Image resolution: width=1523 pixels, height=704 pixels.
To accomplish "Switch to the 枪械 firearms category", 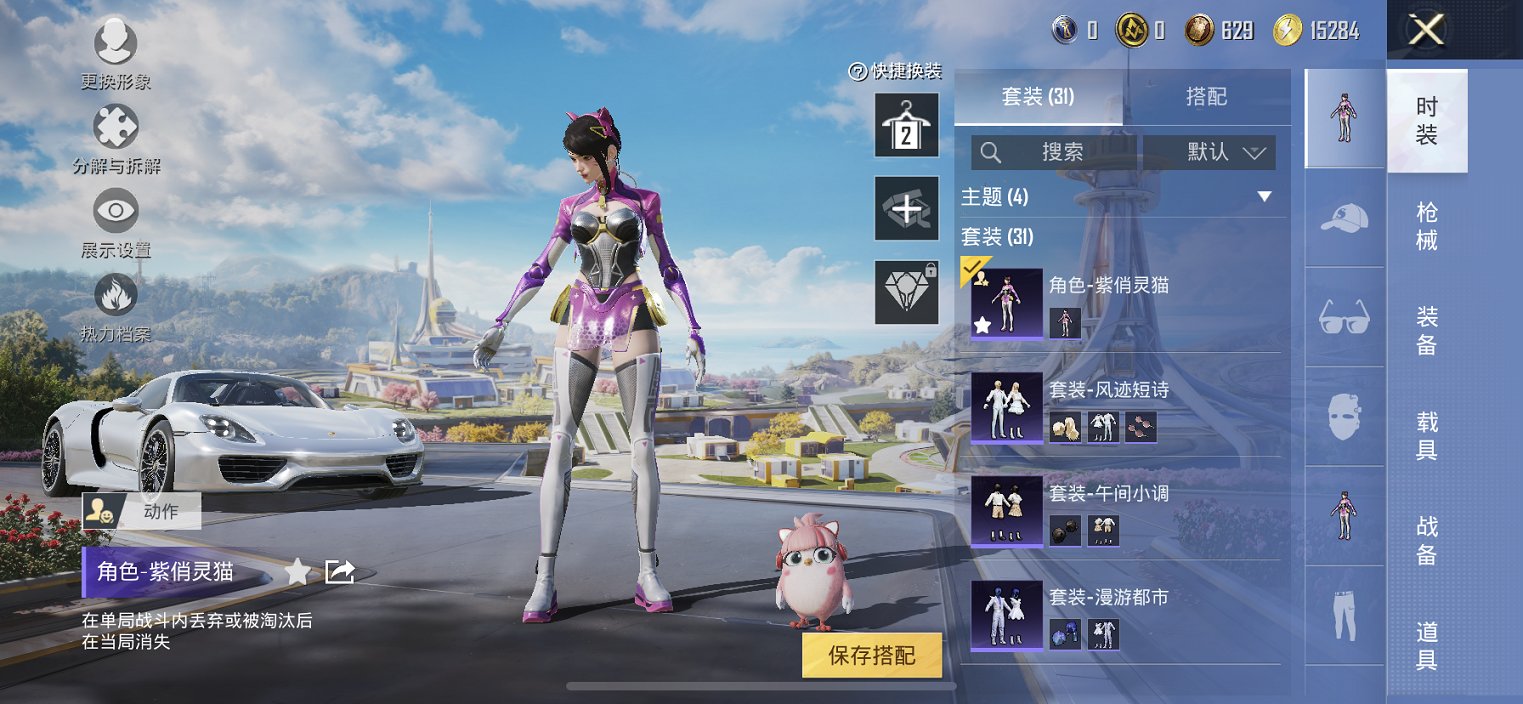I will (1427, 226).
